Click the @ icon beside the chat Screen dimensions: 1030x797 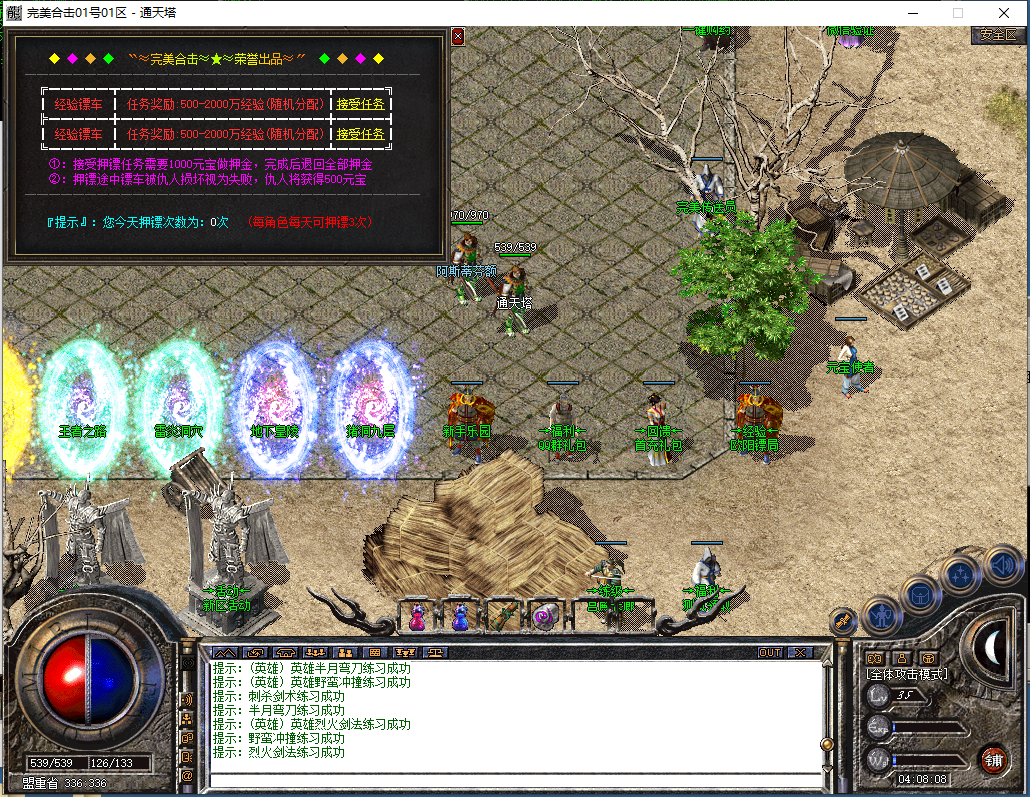point(186,774)
